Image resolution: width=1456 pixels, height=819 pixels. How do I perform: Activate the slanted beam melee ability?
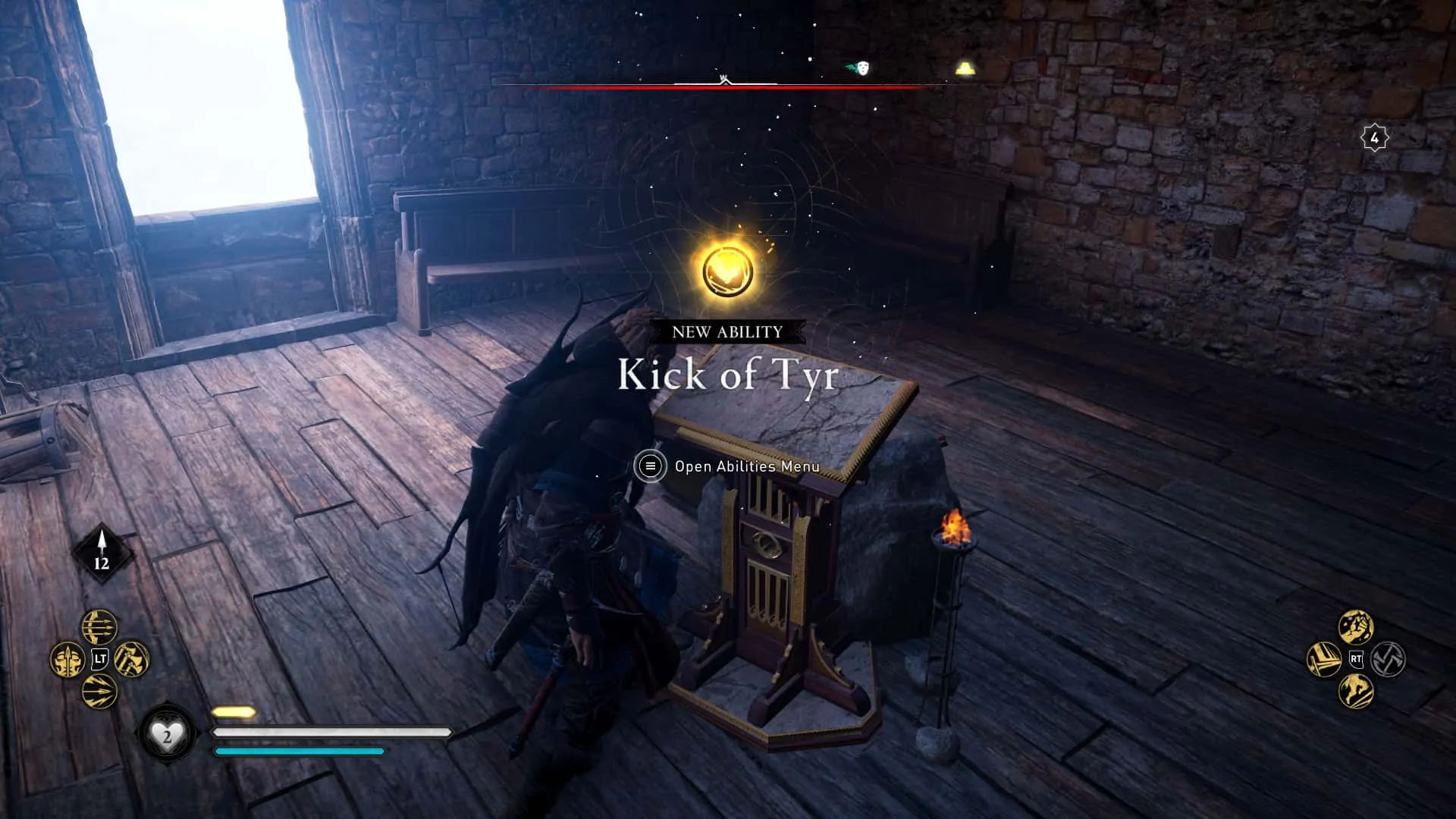1324,659
